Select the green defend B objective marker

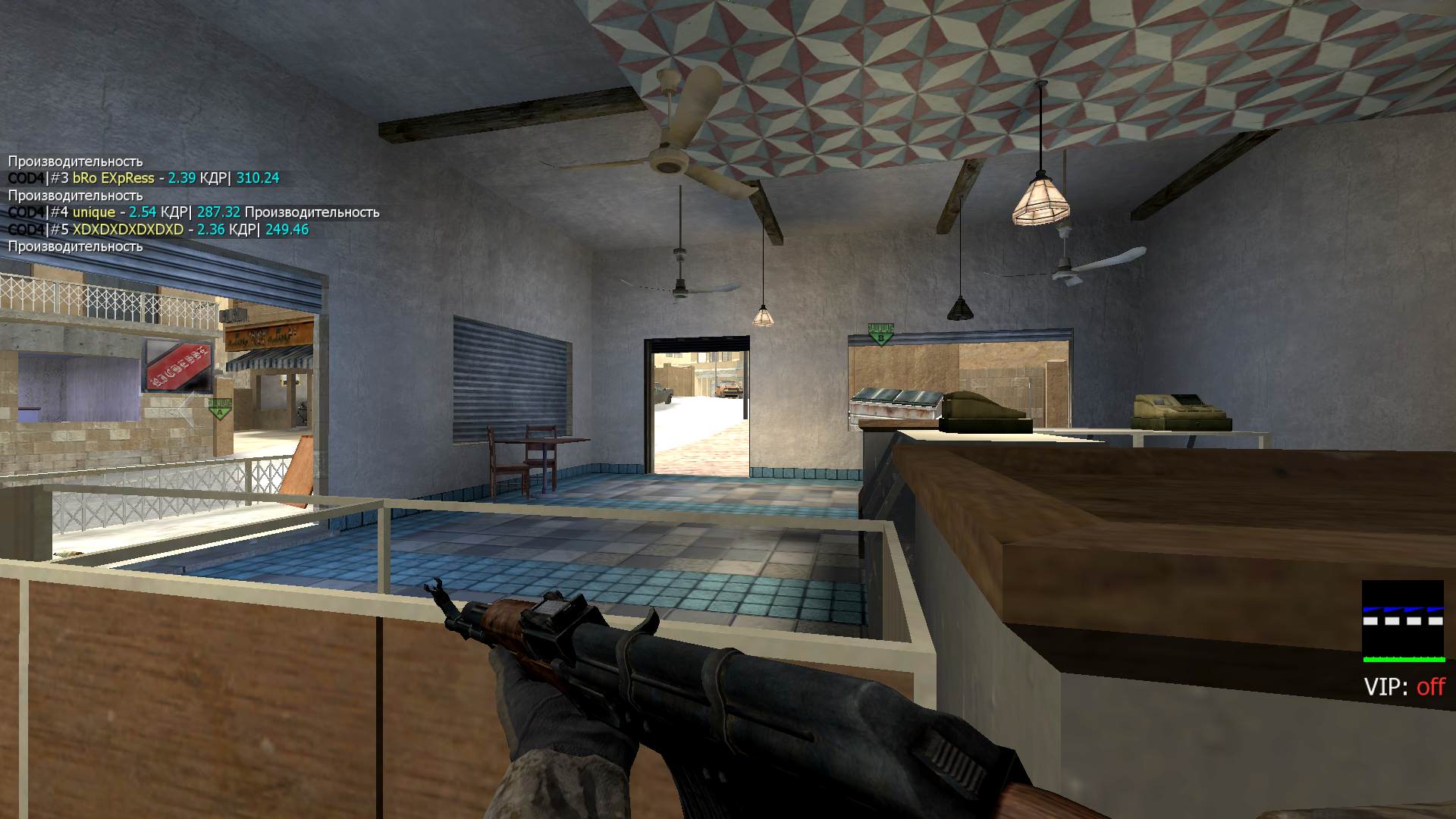point(880,334)
